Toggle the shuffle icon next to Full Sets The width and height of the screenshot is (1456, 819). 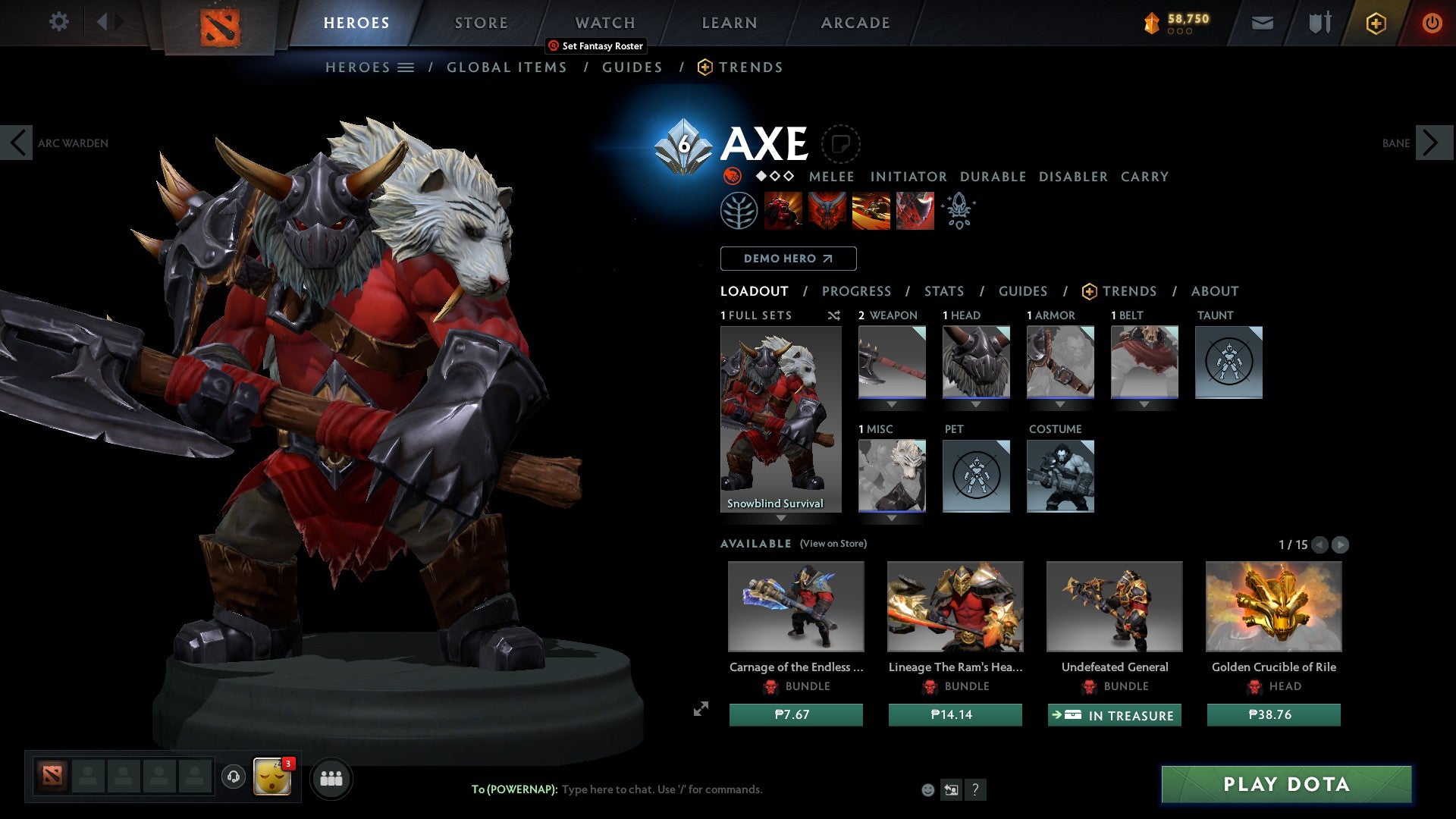click(x=834, y=315)
